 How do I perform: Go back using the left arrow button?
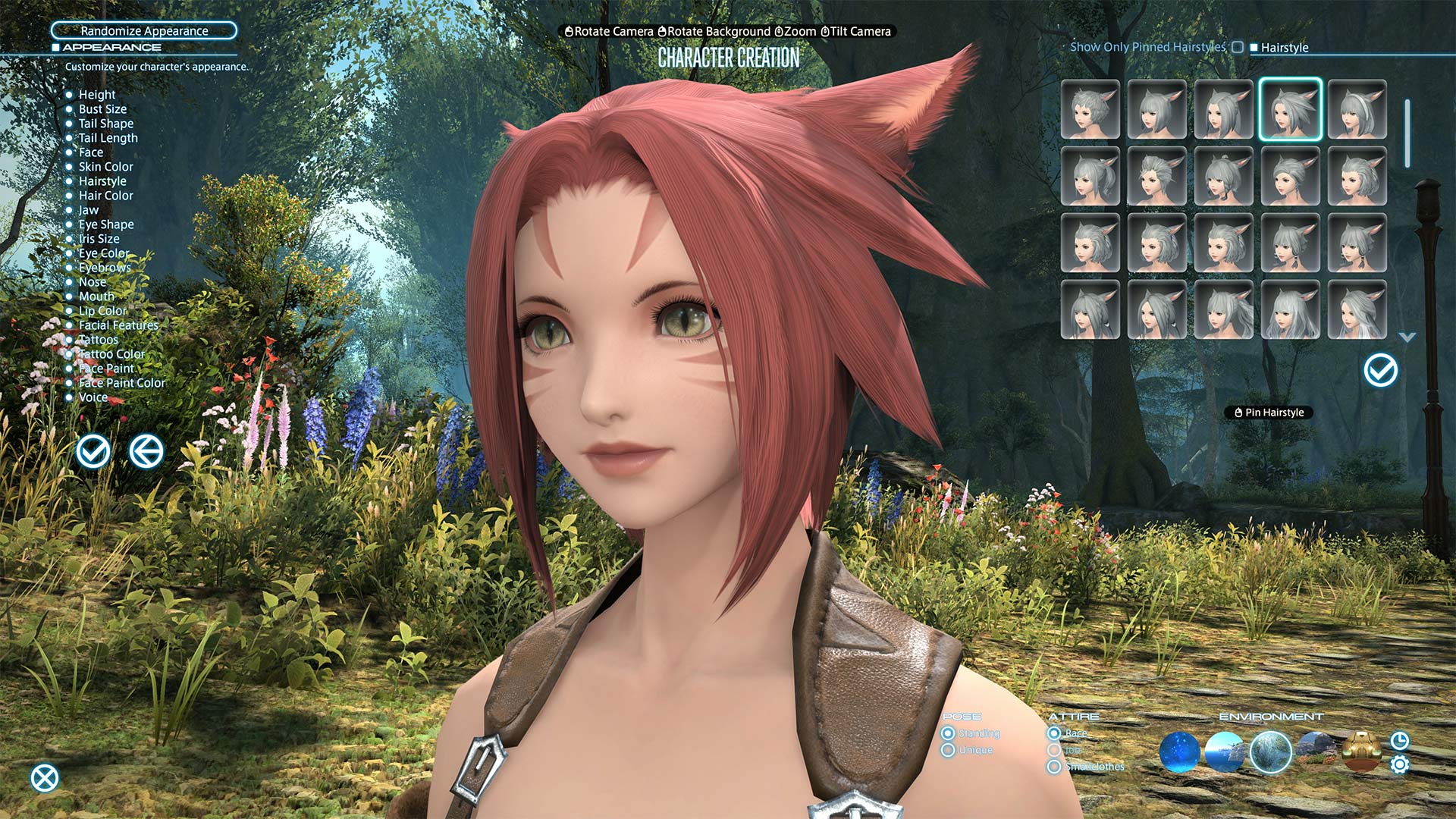146,451
